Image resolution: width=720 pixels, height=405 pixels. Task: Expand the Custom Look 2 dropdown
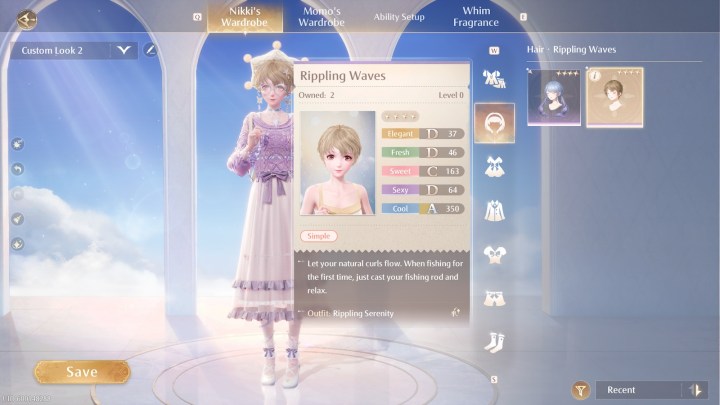click(x=124, y=49)
